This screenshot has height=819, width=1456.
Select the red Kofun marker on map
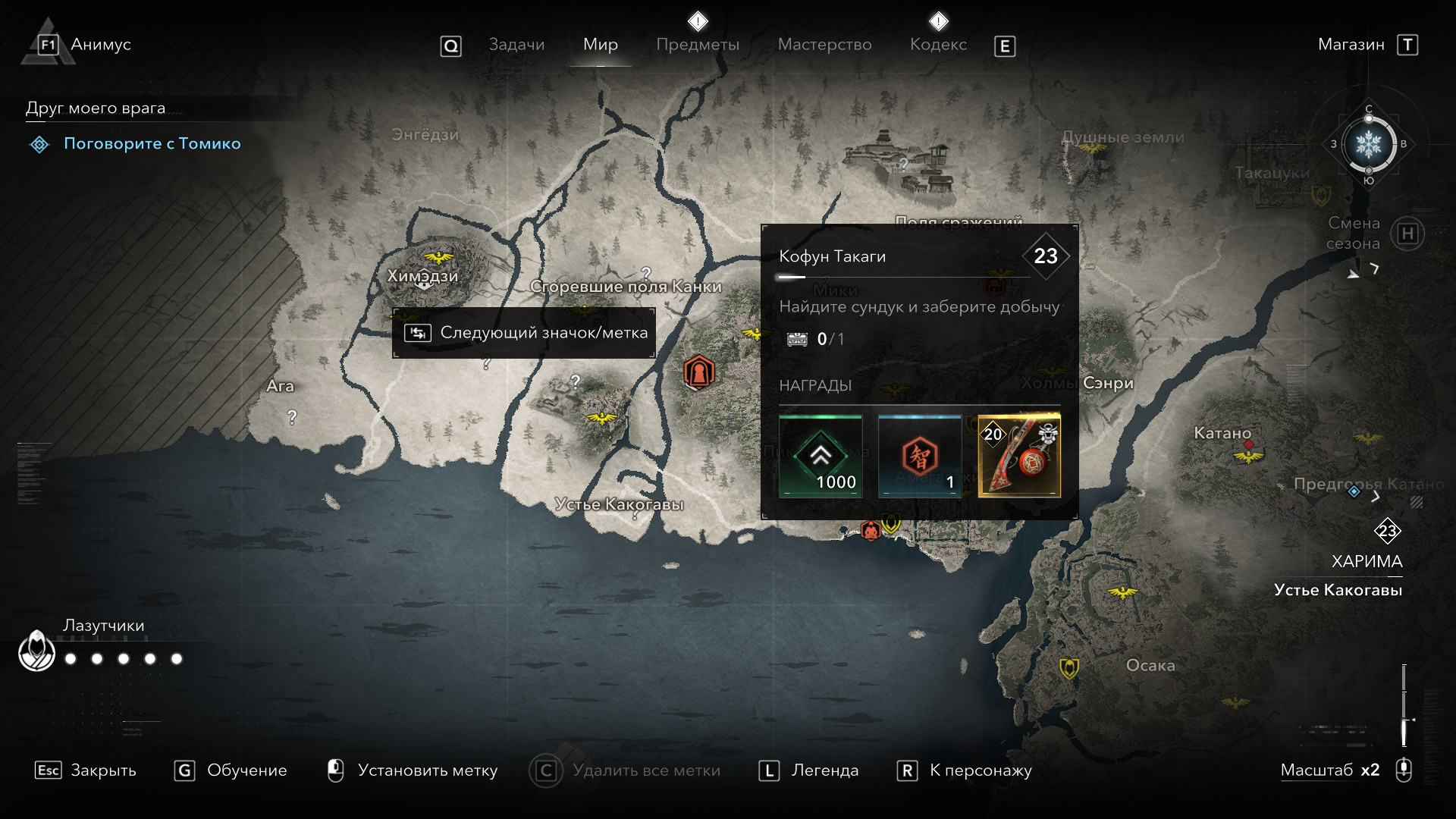coord(698,372)
